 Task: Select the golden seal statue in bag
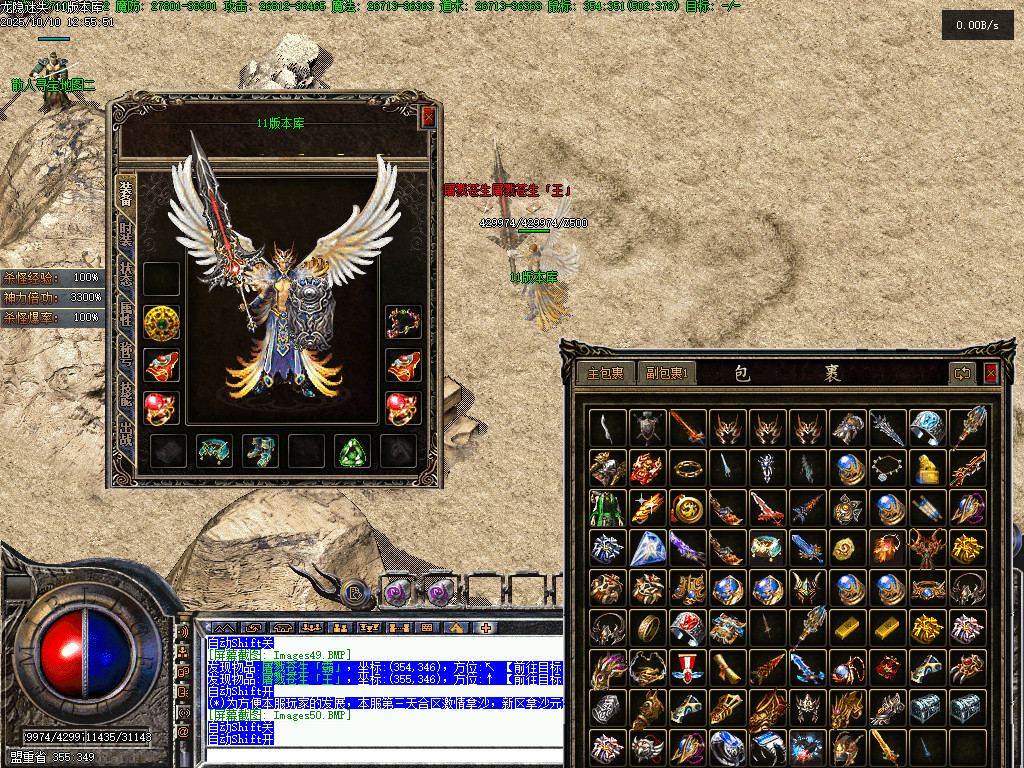pyautogui.click(x=927, y=467)
